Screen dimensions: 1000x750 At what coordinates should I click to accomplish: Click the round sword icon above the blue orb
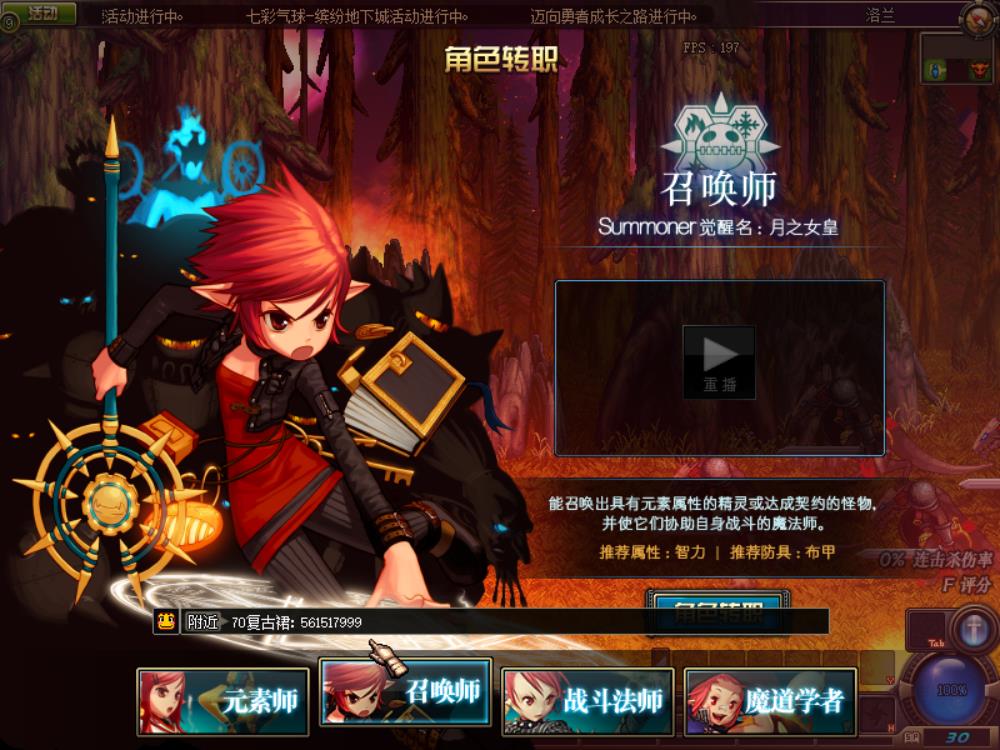971,630
